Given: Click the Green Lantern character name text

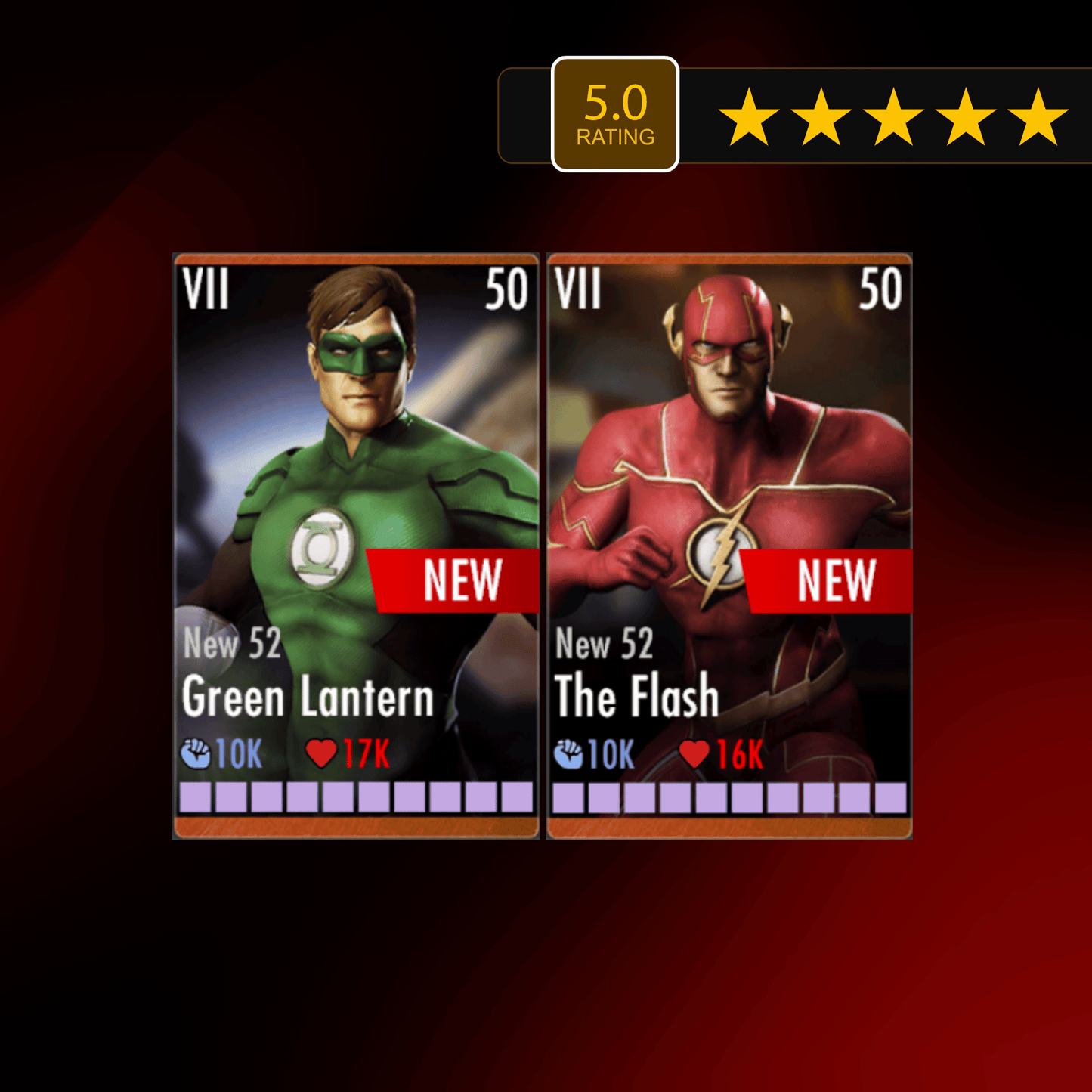Looking at the screenshot, I should pos(306,695).
